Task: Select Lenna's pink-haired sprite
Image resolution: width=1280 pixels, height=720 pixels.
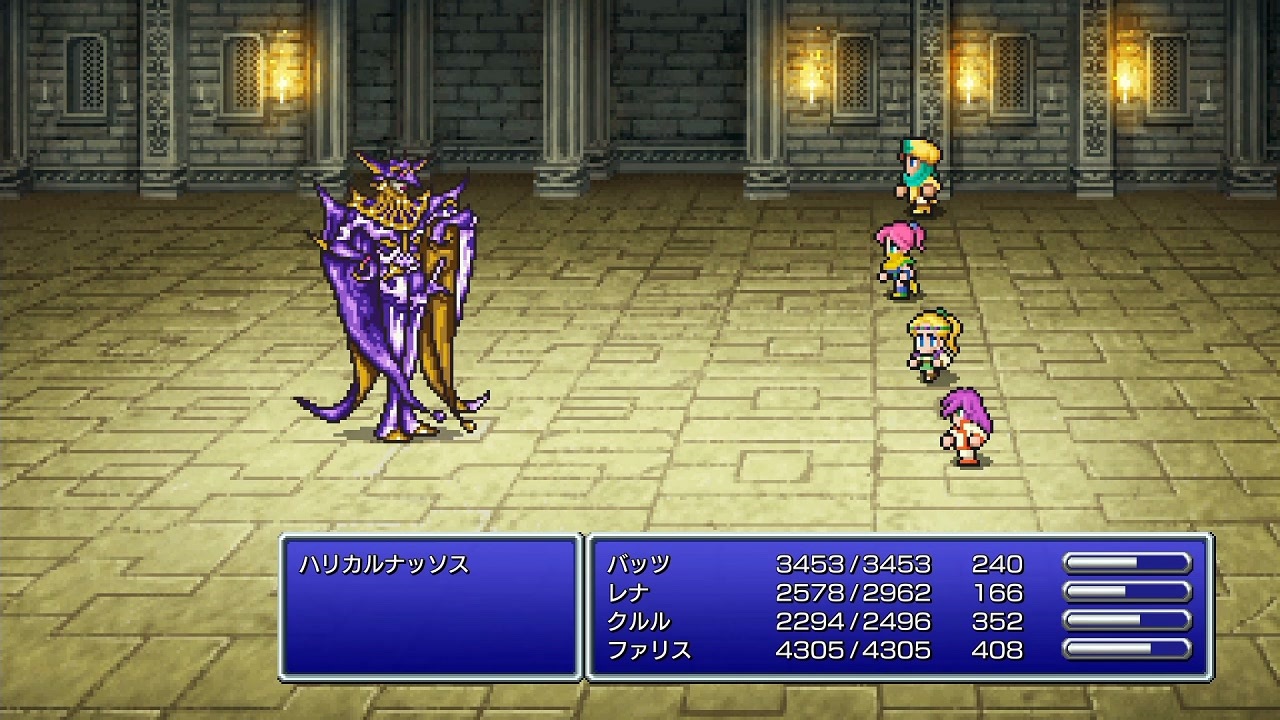Action: [x=900, y=255]
